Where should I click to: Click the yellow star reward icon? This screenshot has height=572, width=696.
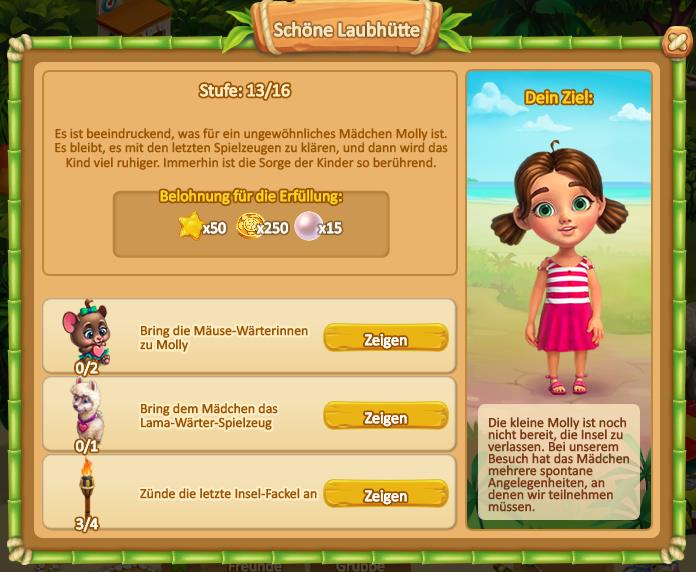pyautogui.click(x=190, y=226)
